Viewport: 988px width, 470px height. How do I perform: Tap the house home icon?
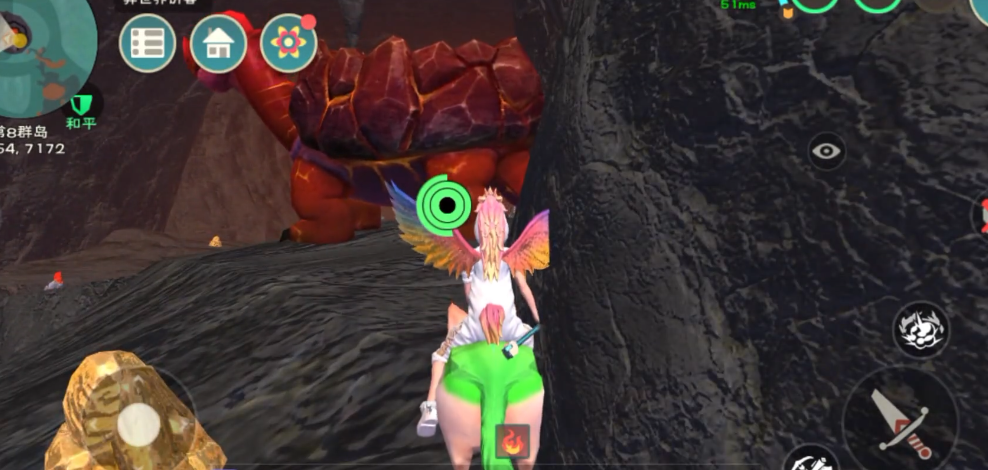coord(219,43)
